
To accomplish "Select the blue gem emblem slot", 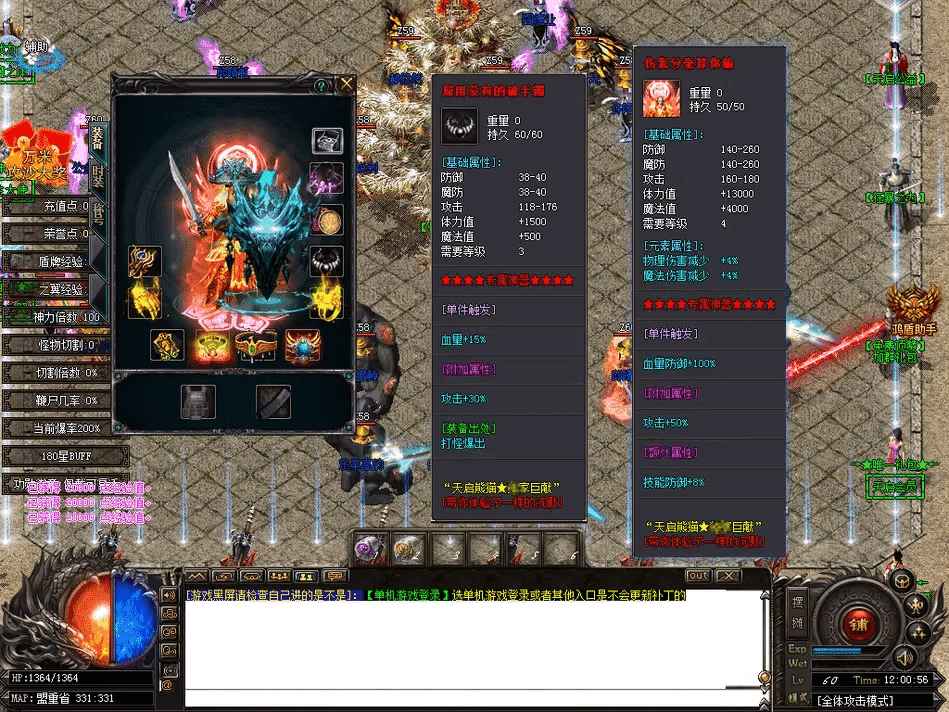I will [x=301, y=345].
